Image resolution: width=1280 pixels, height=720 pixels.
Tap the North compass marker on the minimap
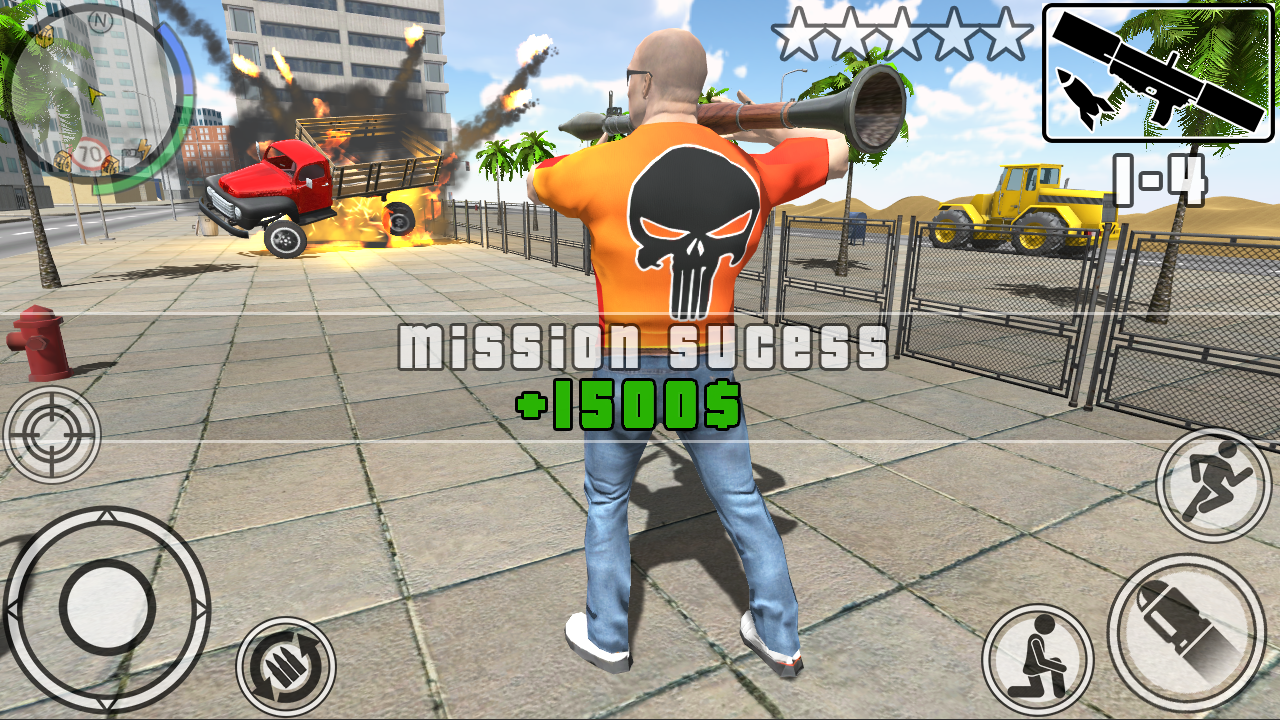(x=100, y=19)
